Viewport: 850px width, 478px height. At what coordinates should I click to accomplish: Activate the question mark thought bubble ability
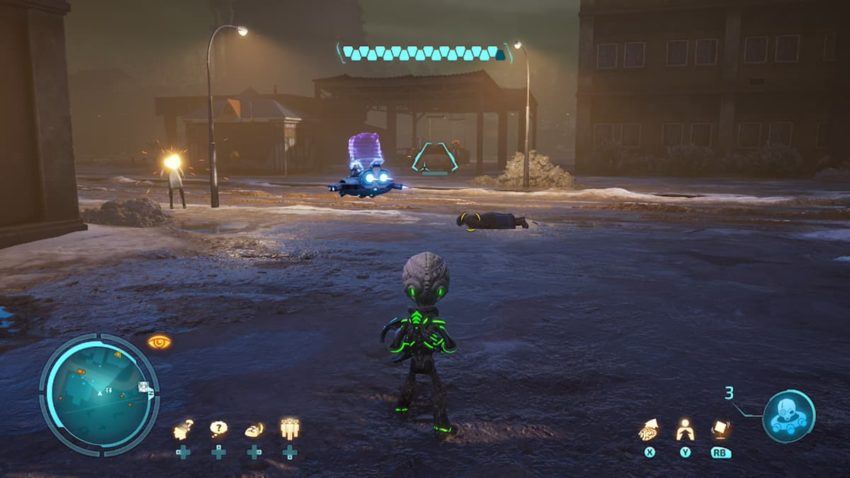click(x=218, y=430)
